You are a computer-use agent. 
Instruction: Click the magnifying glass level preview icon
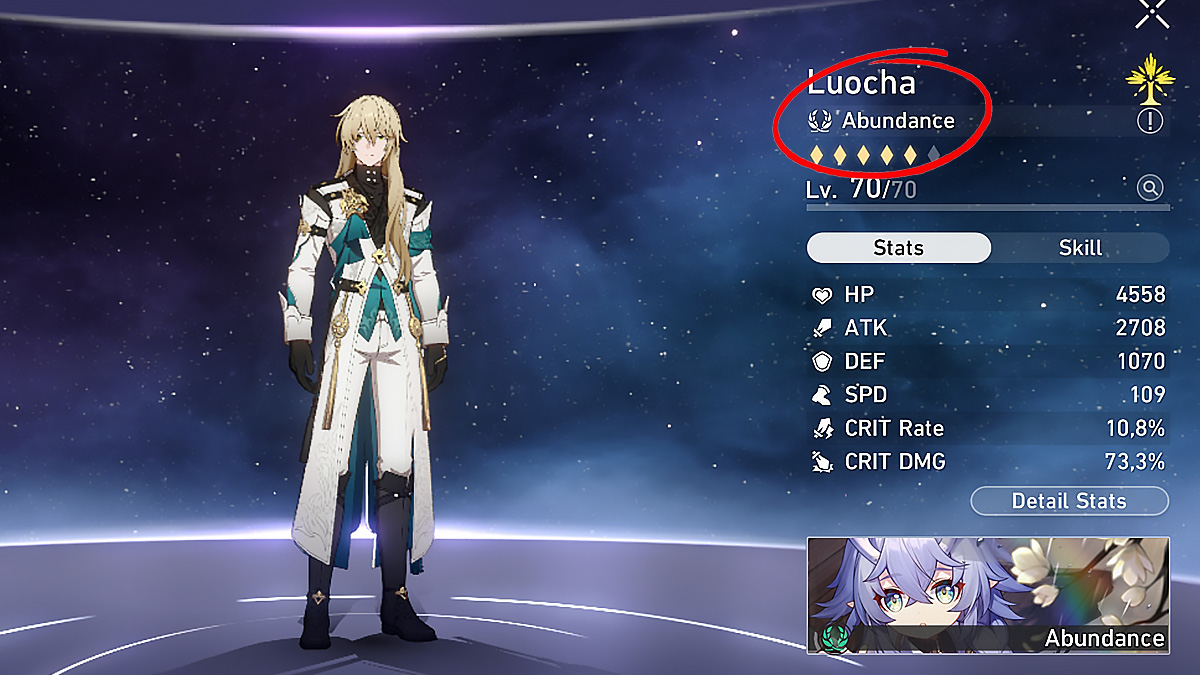click(x=1150, y=187)
